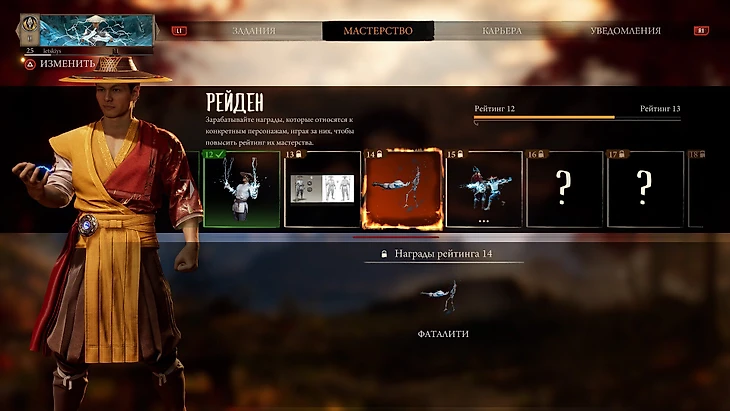Show the Уведомления tab

coord(626,31)
